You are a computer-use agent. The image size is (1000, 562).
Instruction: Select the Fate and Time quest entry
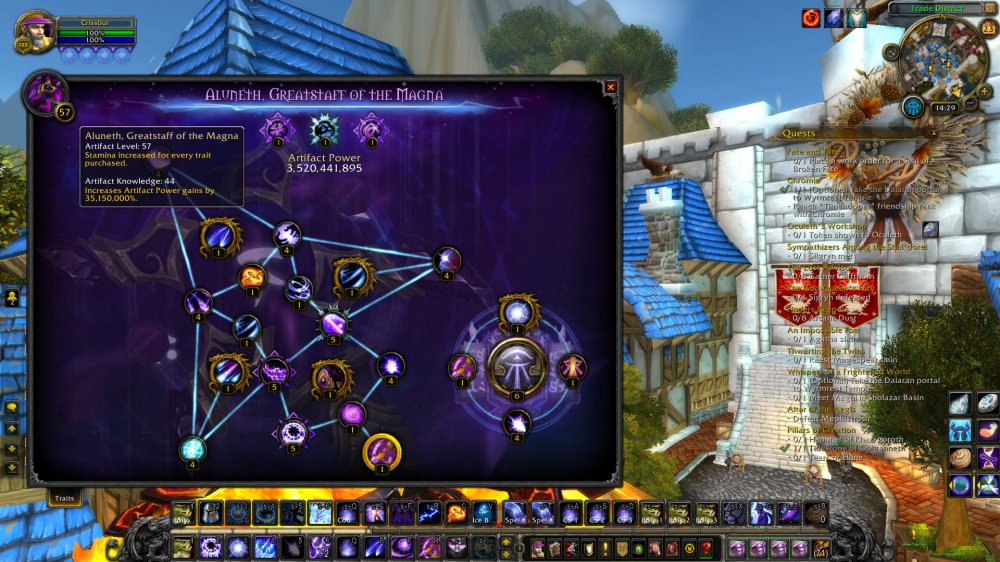click(x=813, y=151)
